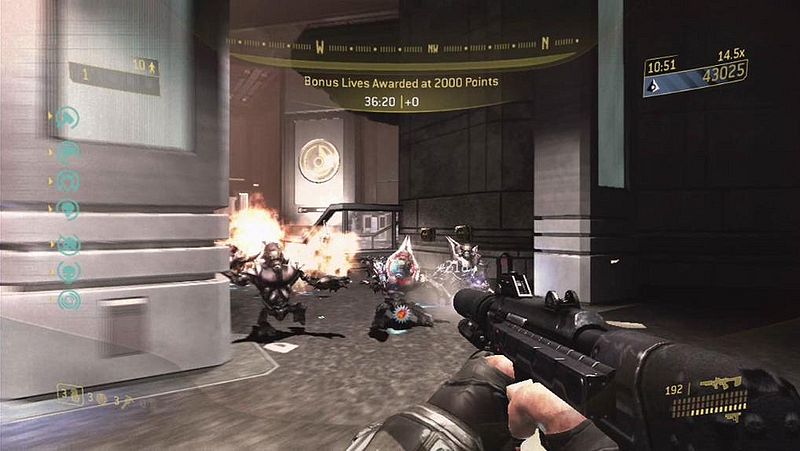Image resolution: width=800 pixels, height=451 pixels.
Task: Select the SMG primary weapon icon
Action: tap(721, 382)
